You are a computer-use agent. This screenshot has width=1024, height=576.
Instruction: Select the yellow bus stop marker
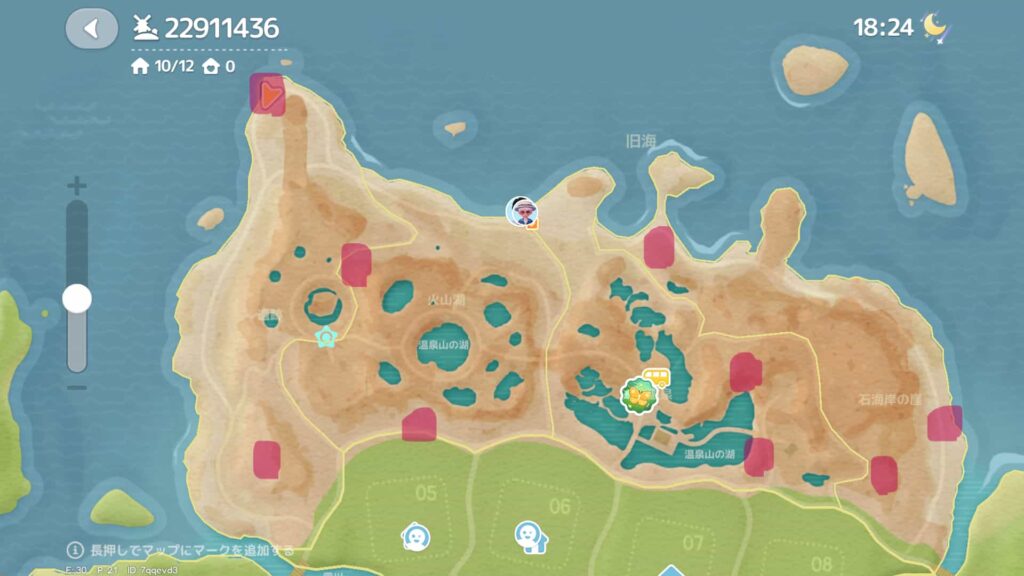(x=656, y=379)
